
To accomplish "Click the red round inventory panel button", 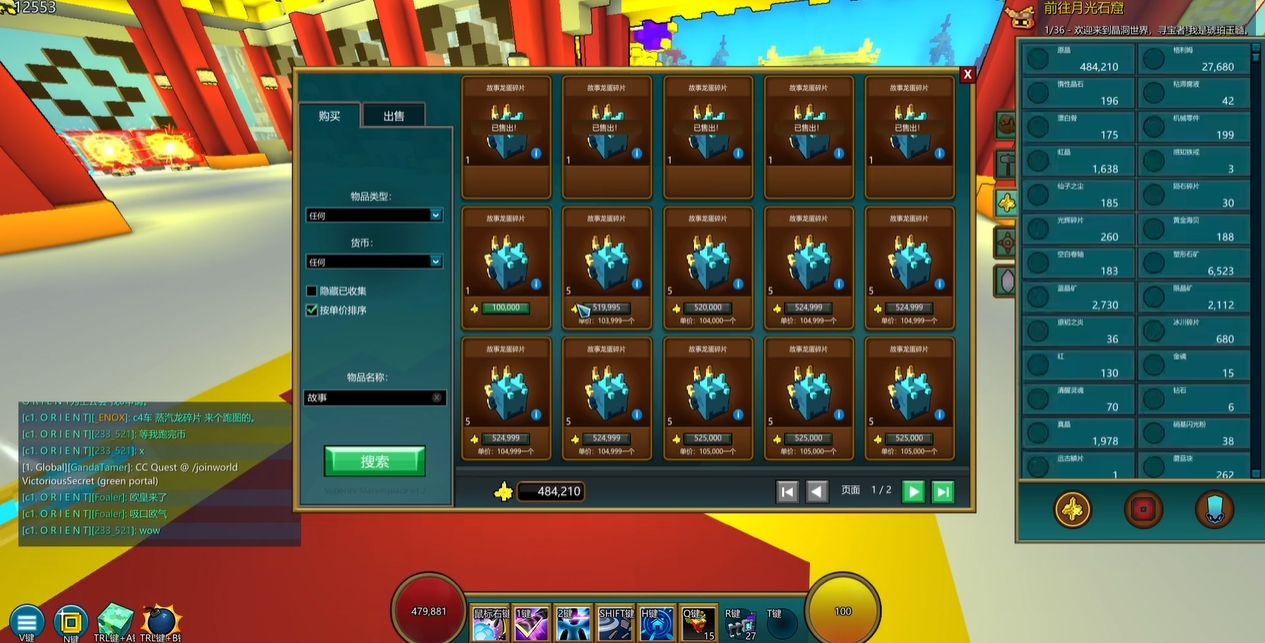I will pos(1142,509).
